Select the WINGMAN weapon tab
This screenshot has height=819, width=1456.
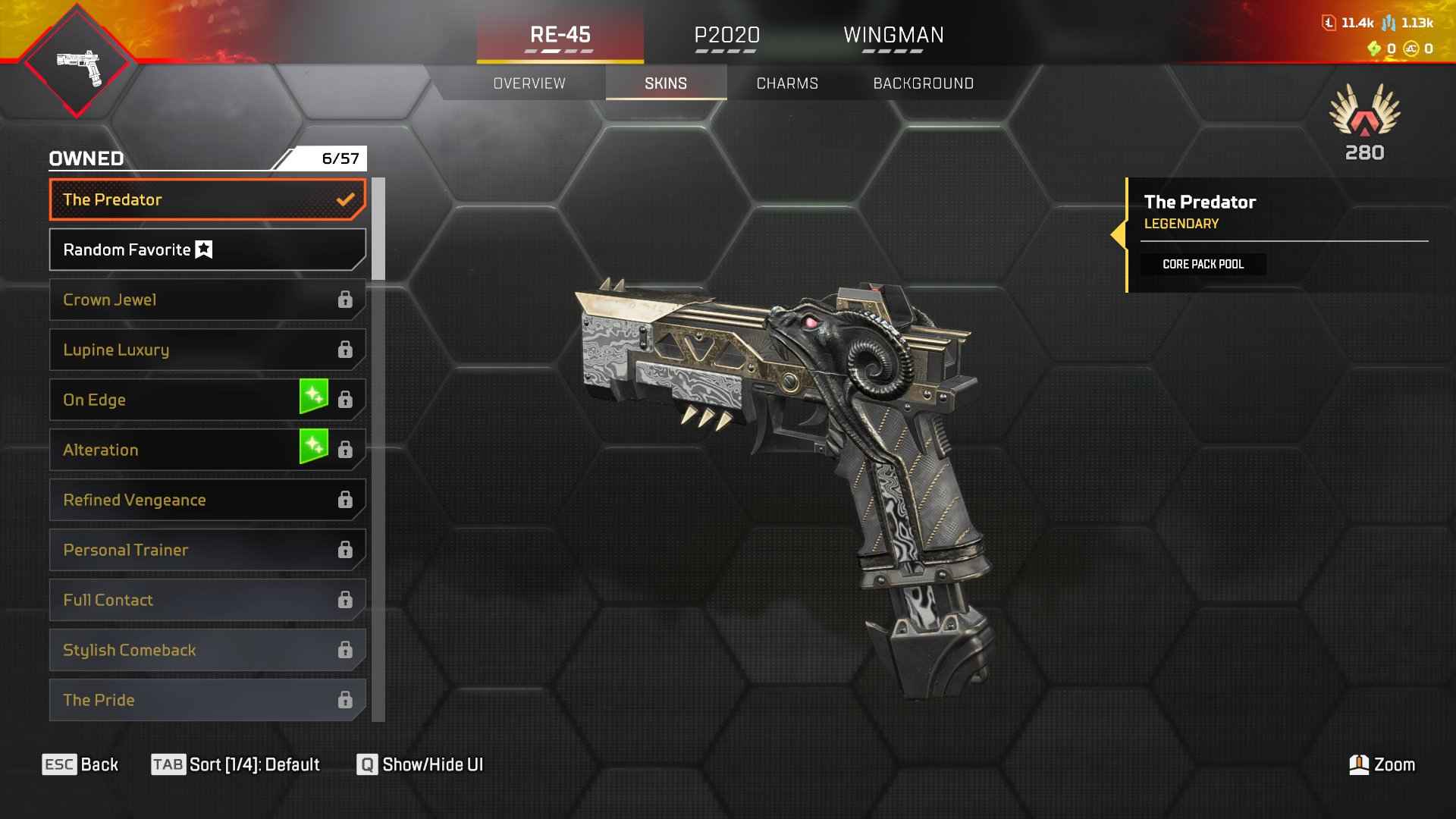click(893, 35)
